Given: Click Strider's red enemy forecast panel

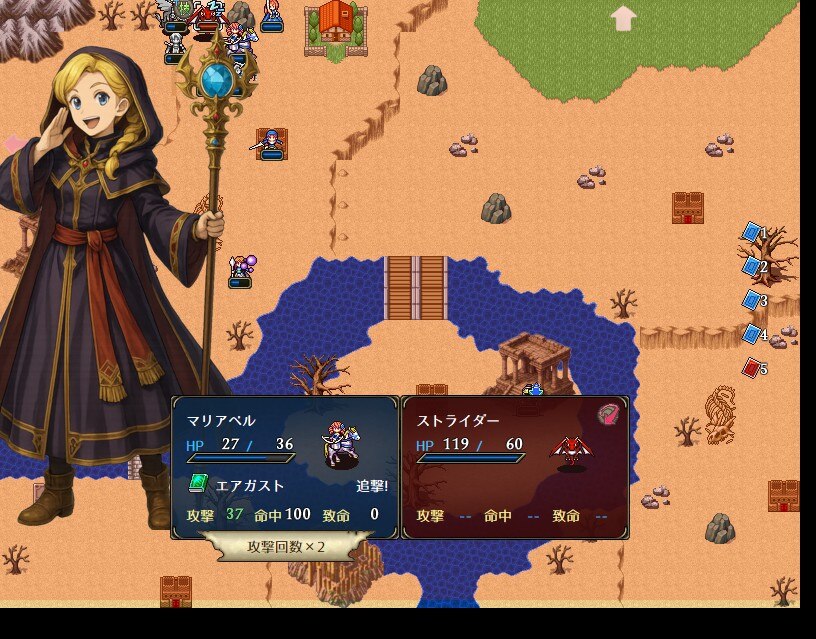Looking at the screenshot, I should pyautogui.click(x=515, y=467).
